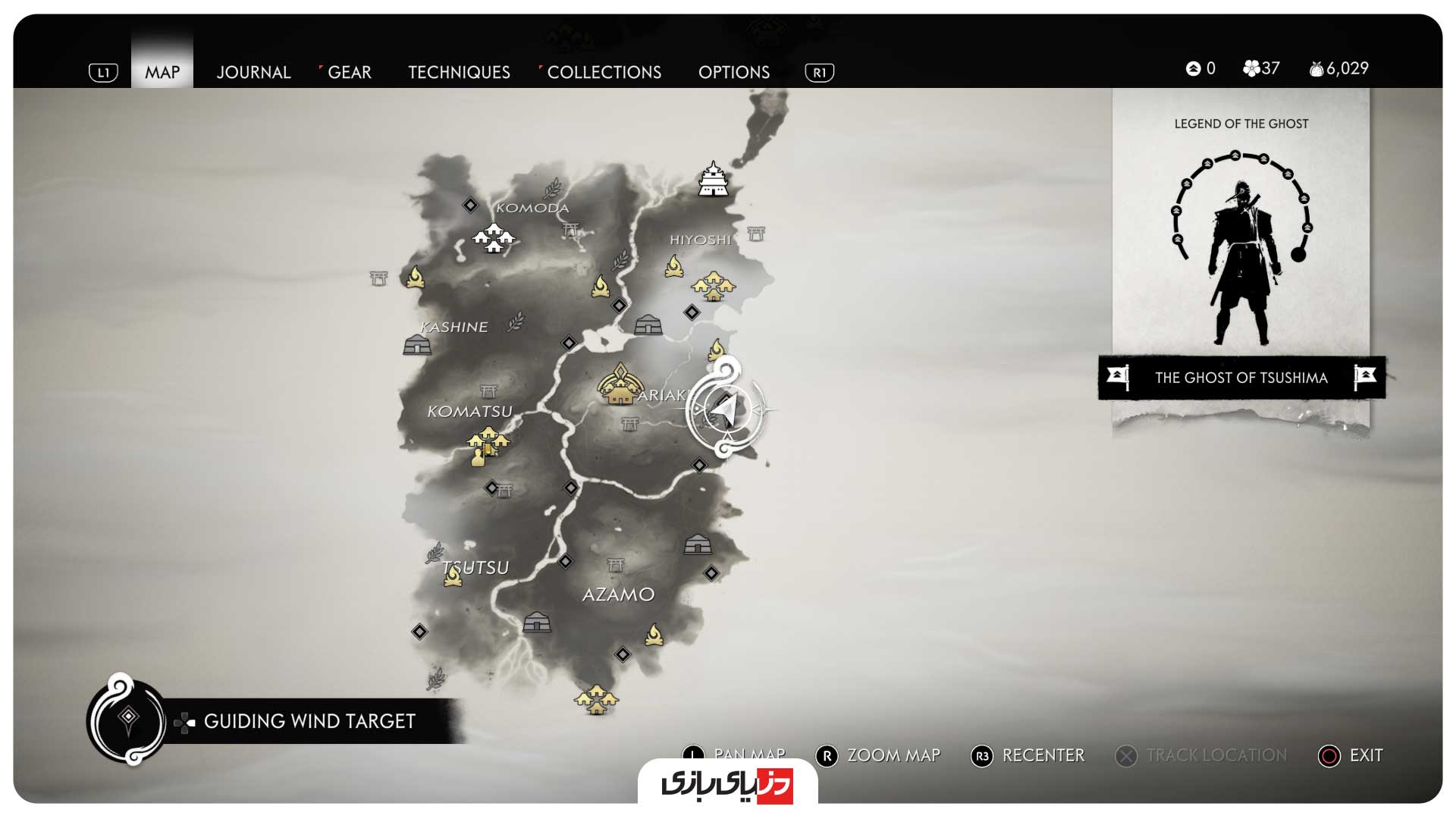Click the white castle marker at the island's north
The width and height of the screenshot is (1456, 819).
713,180
